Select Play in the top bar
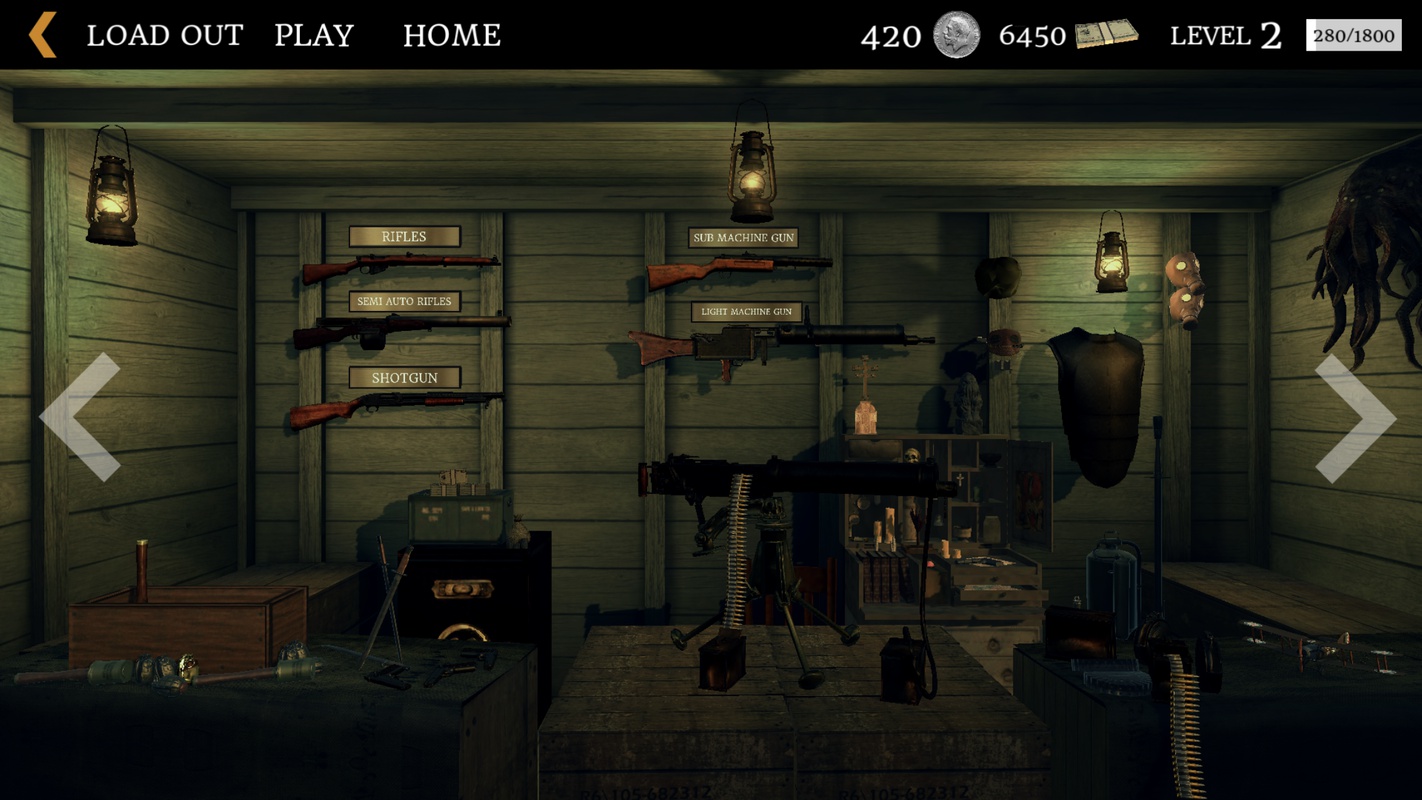The image size is (1422, 800). [x=314, y=36]
